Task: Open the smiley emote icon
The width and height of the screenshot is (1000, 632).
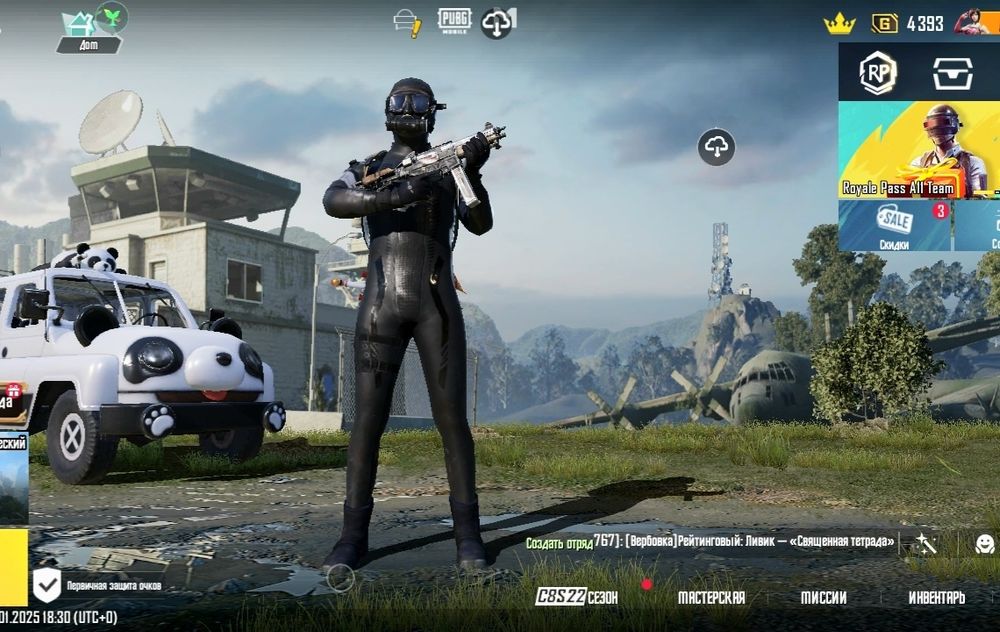Action: (x=984, y=543)
